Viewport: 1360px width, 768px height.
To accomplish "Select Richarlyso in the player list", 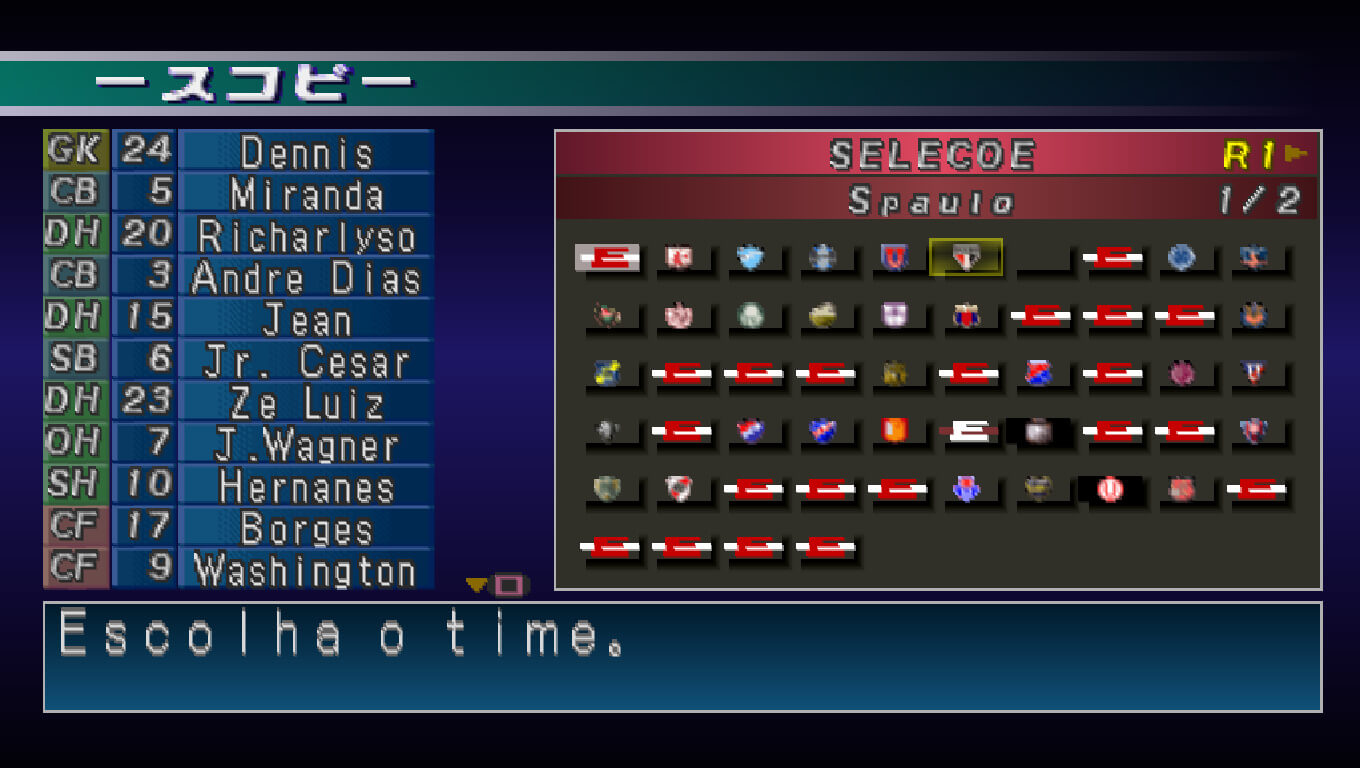I will click(306, 236).
